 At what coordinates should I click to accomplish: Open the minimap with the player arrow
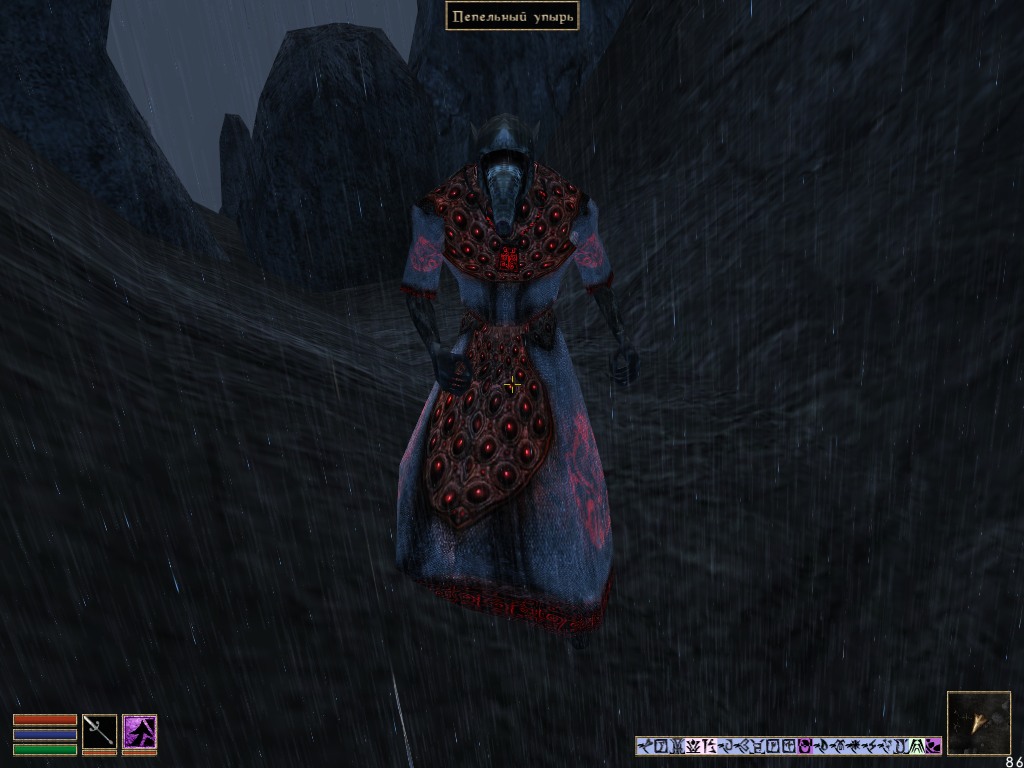(x=978, y=722)
